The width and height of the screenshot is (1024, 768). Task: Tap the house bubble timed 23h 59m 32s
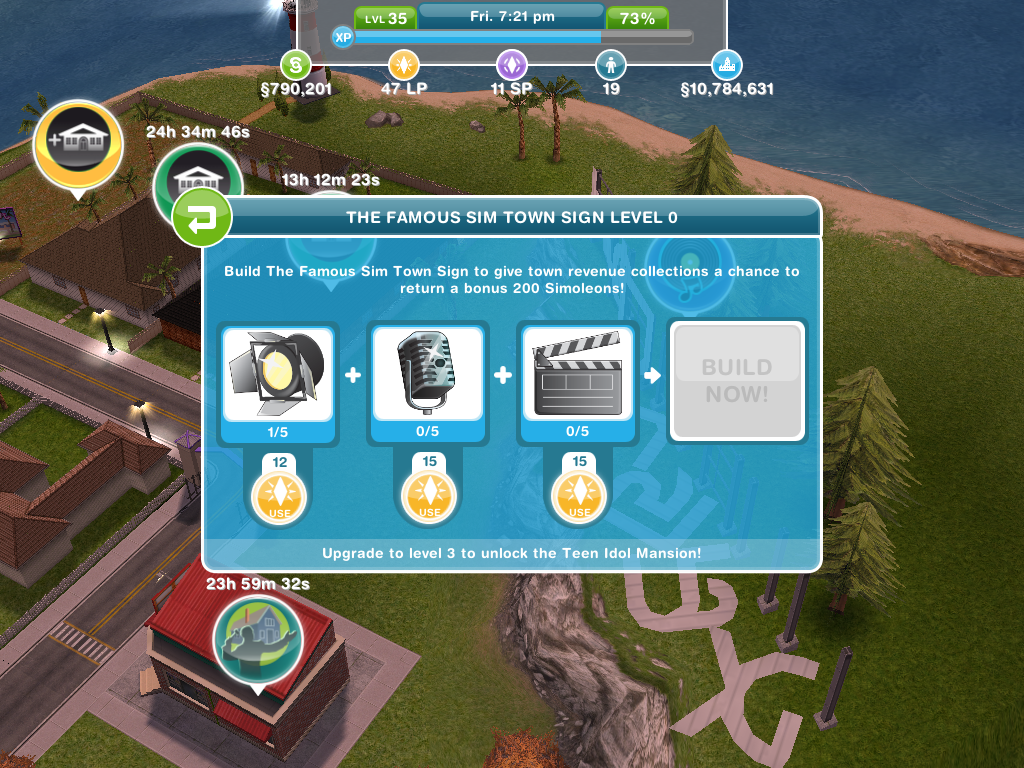[258, 640]
